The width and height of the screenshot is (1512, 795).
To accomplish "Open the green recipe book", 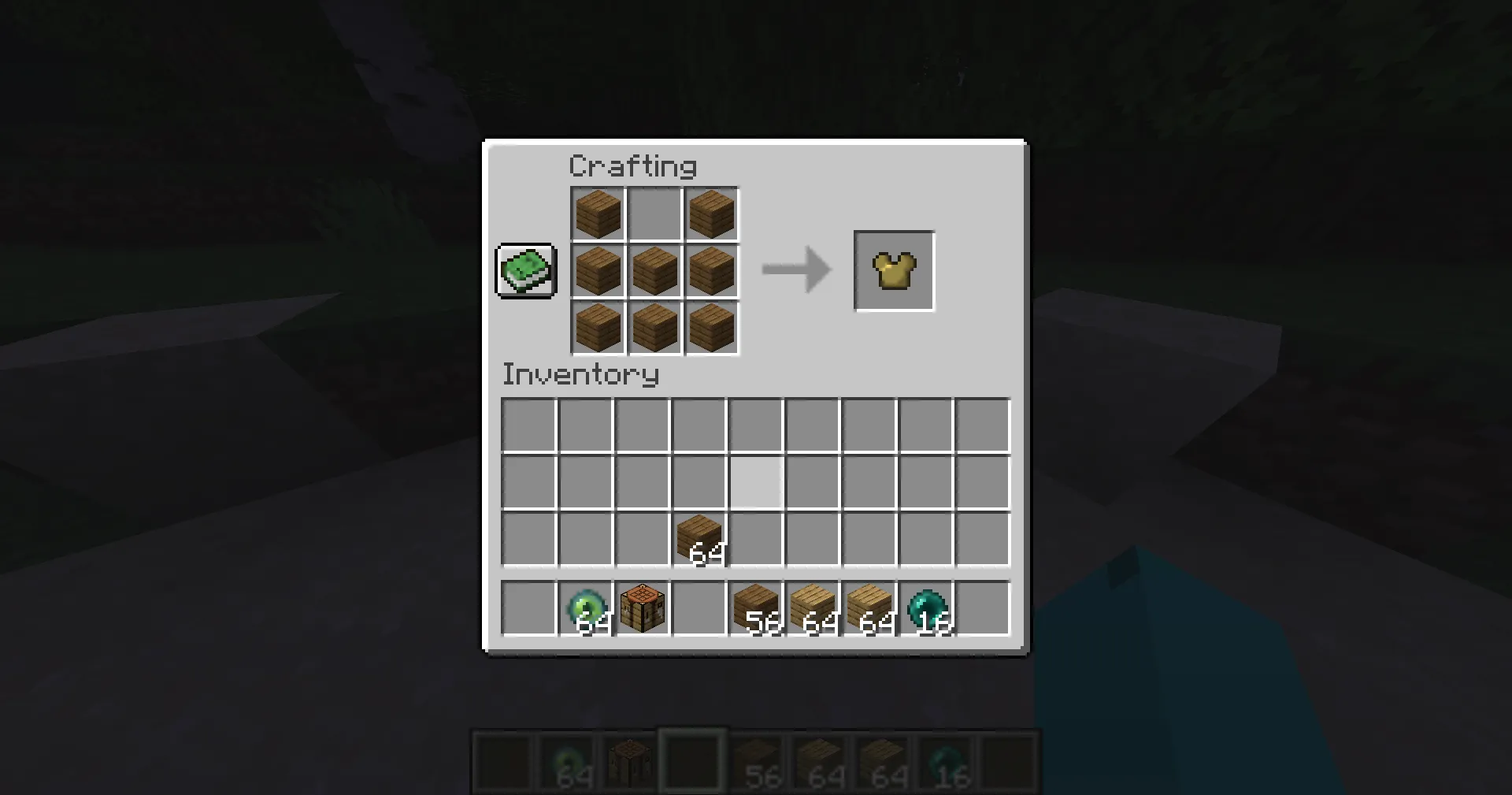I will (526, 271).
